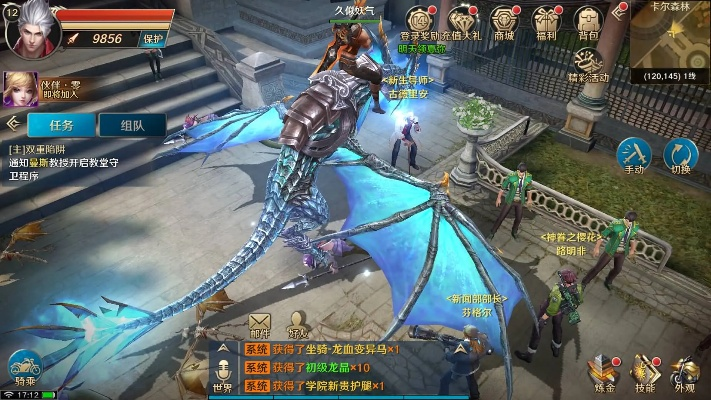Open 精彩活动 events
This screenshot has height=400, width=711.
[587, 62]
